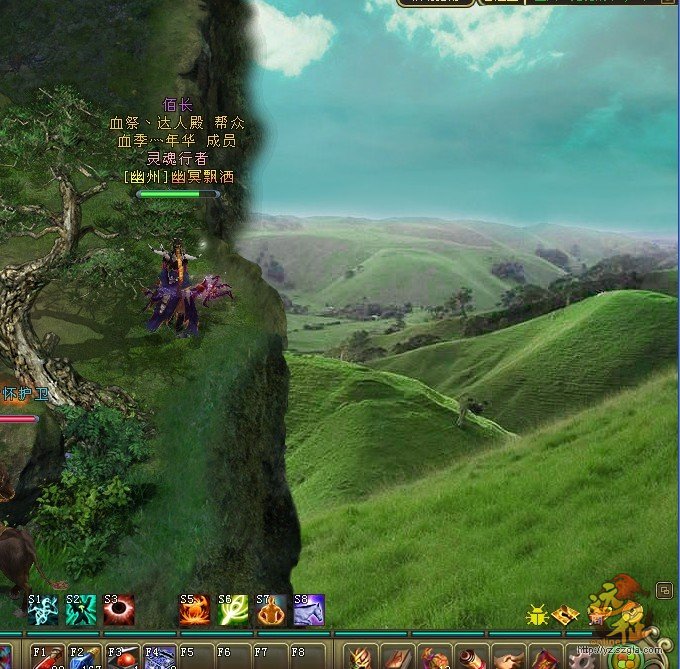Activate the S1 lightning figure skill
This screenshot has width=680, height=669.
[43, 609]
